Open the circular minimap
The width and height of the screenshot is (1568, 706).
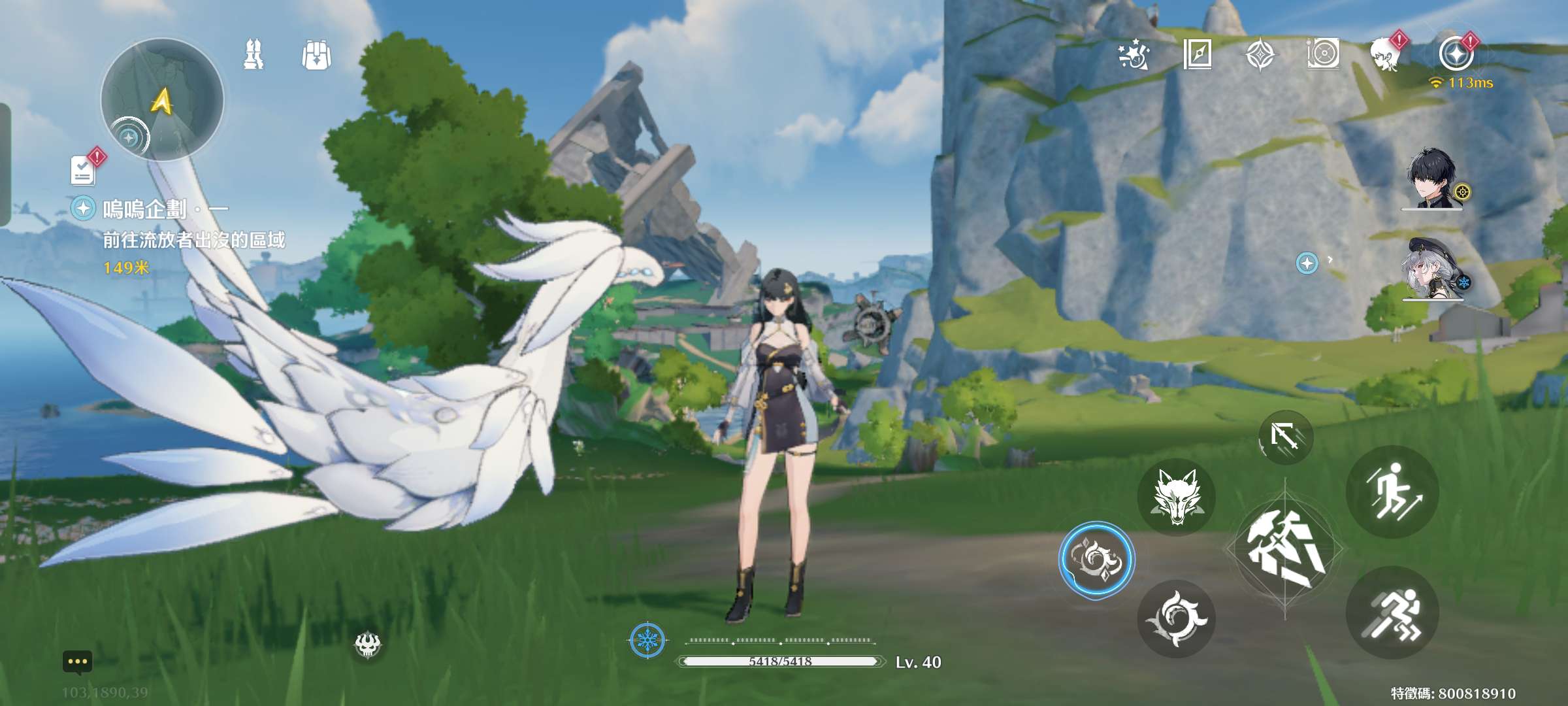[162, 99]
